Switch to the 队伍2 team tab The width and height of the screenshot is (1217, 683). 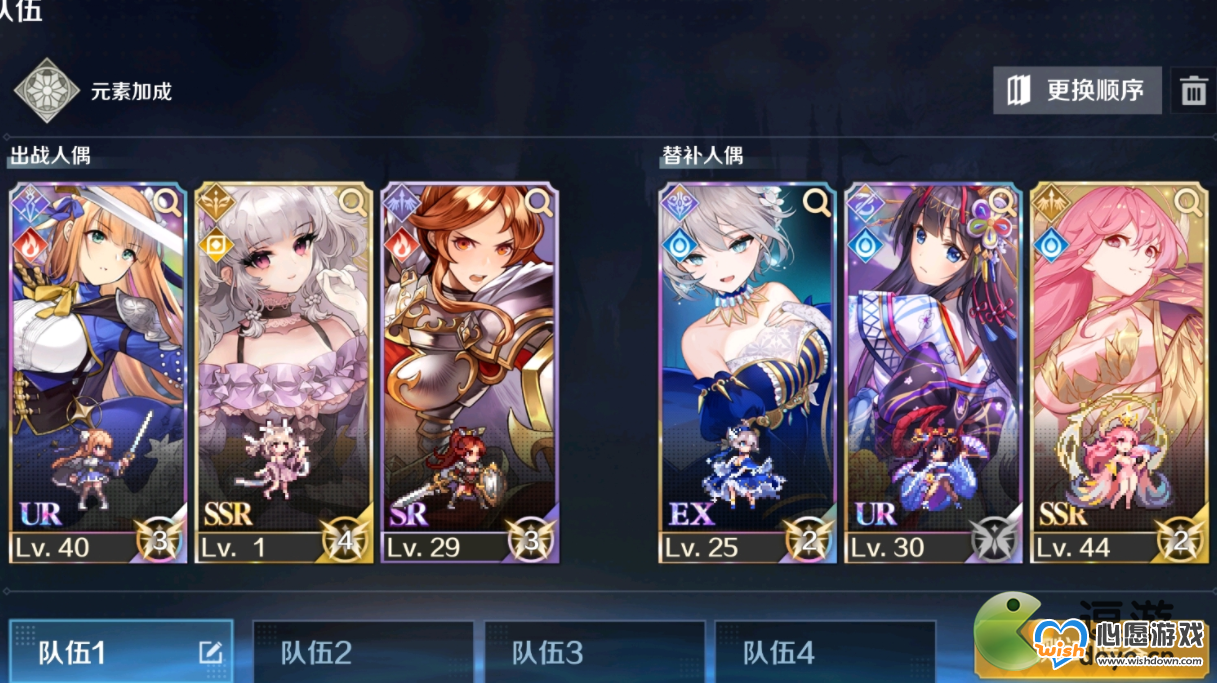pos(362,653)
